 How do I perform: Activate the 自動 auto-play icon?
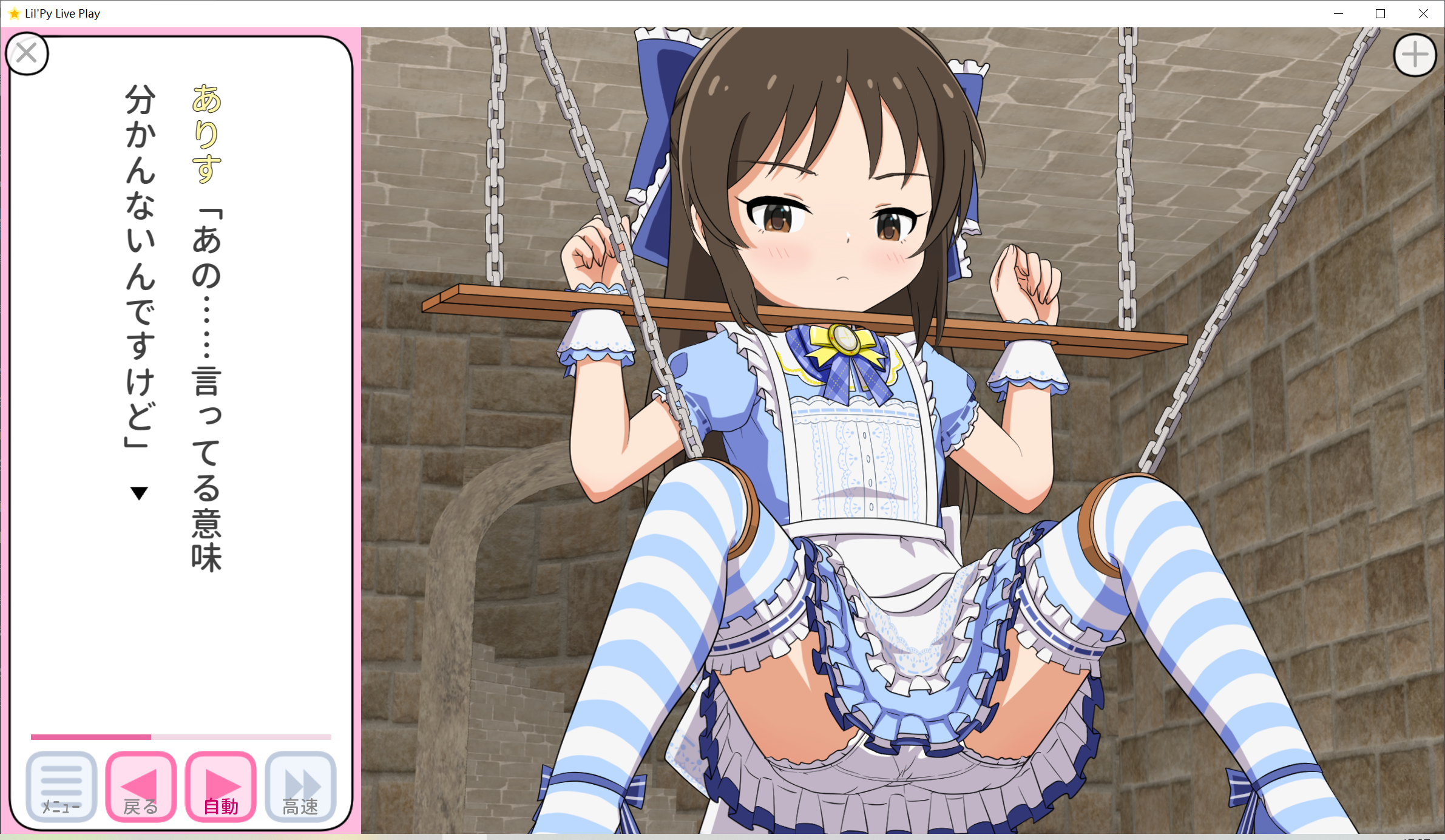click(x=219, y=786)
